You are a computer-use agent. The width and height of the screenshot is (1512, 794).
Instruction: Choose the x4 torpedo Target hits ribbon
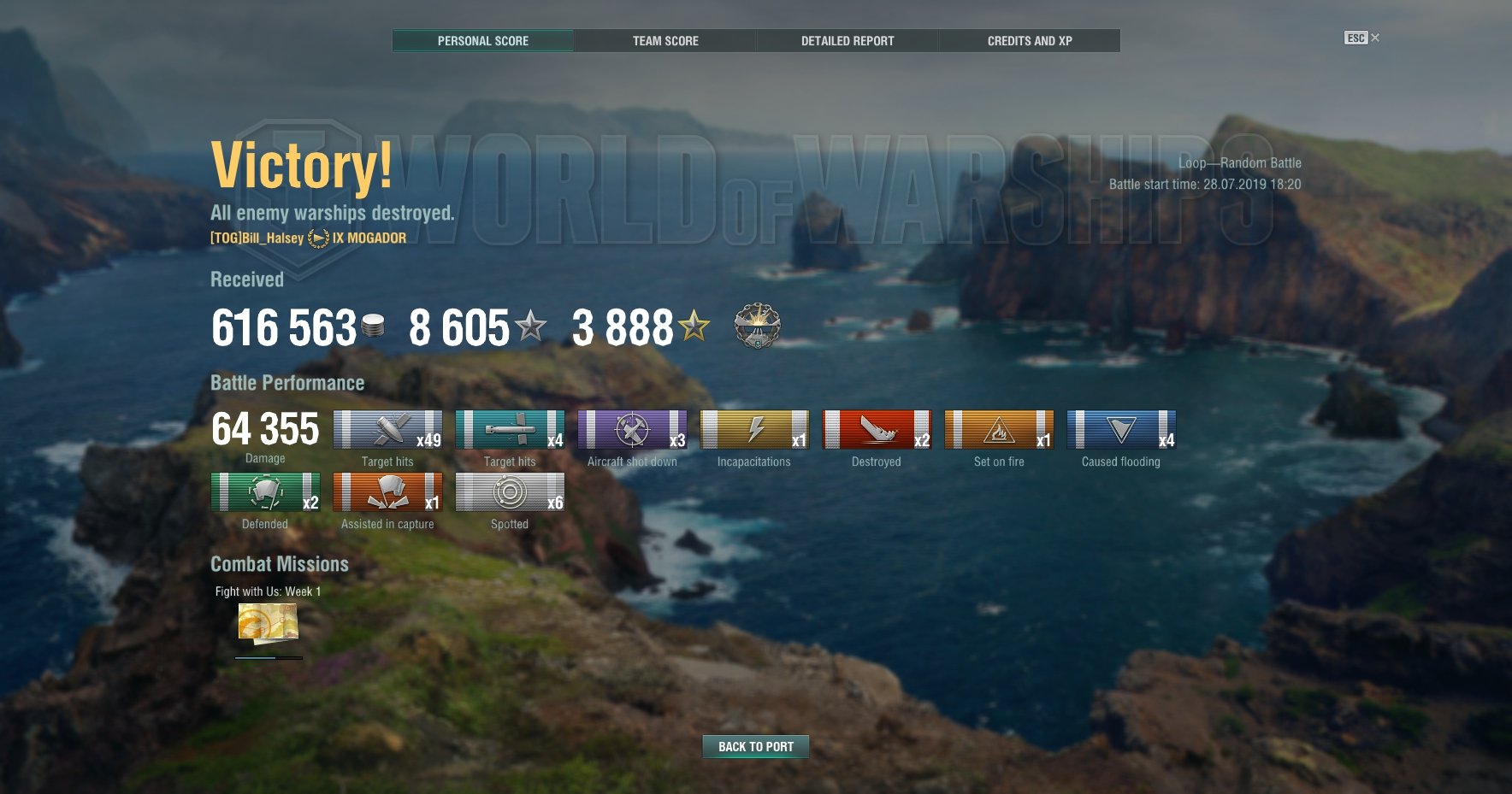click(x=510, y=430)
